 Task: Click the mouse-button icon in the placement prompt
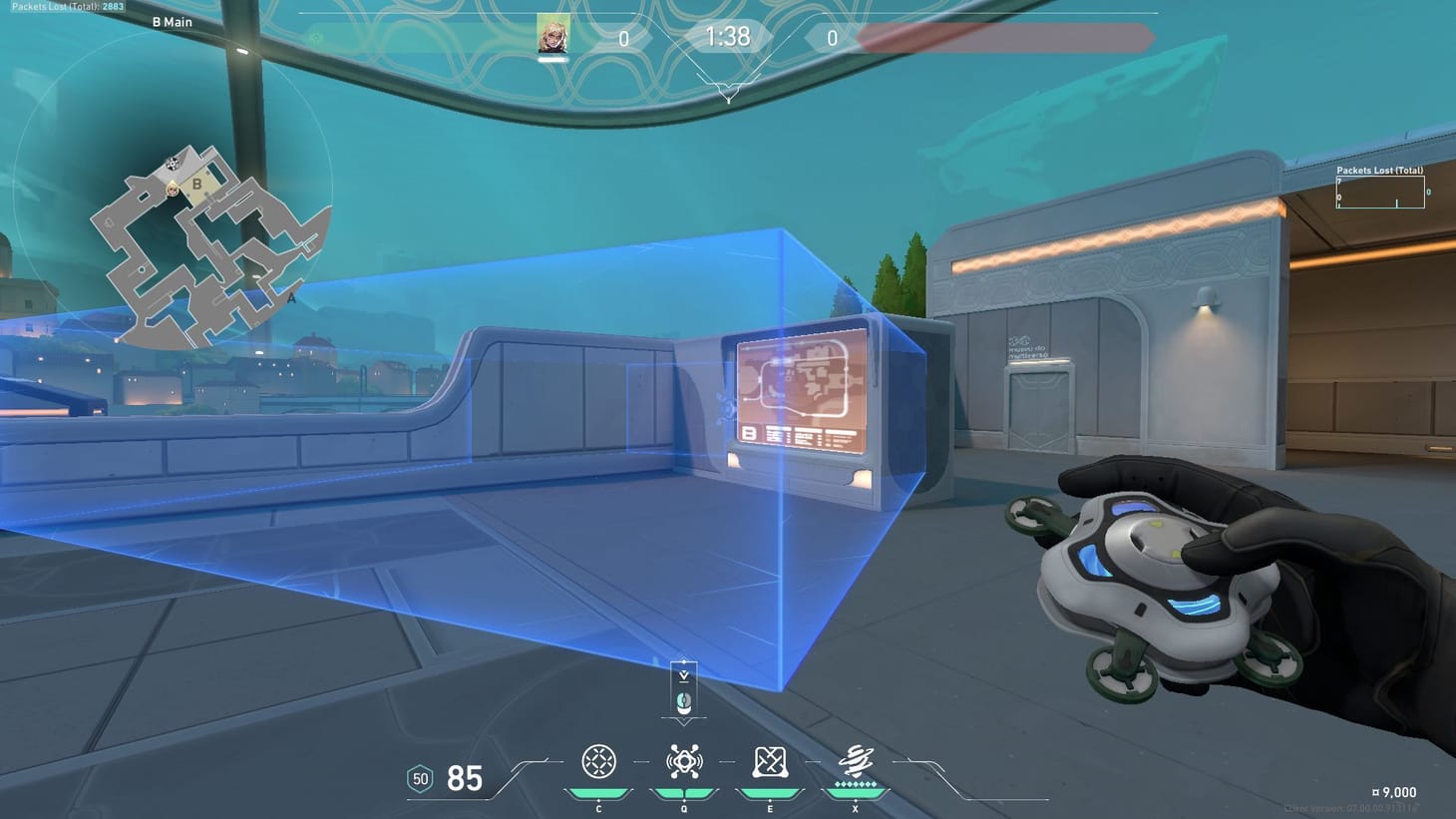[683, 701]
